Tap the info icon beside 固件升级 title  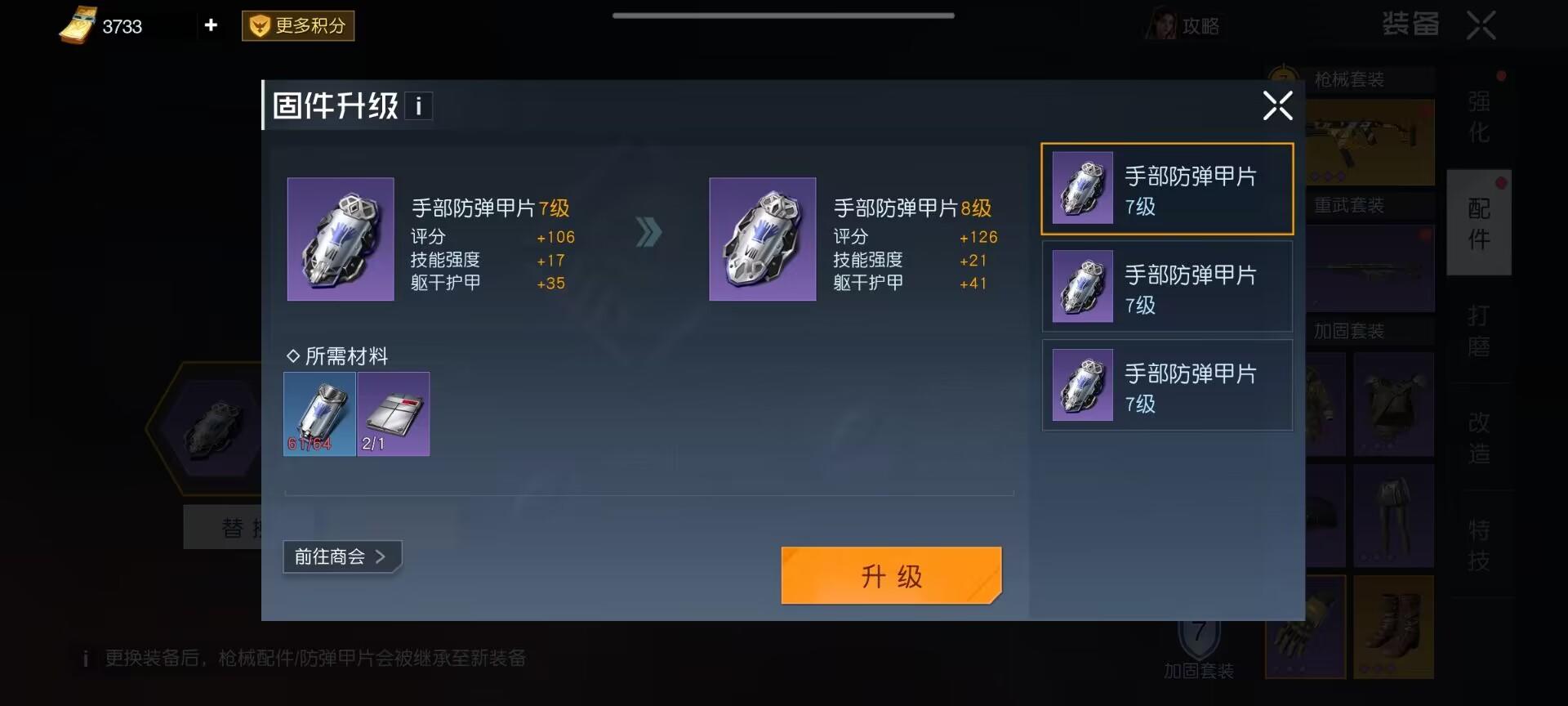coord(419,105)
